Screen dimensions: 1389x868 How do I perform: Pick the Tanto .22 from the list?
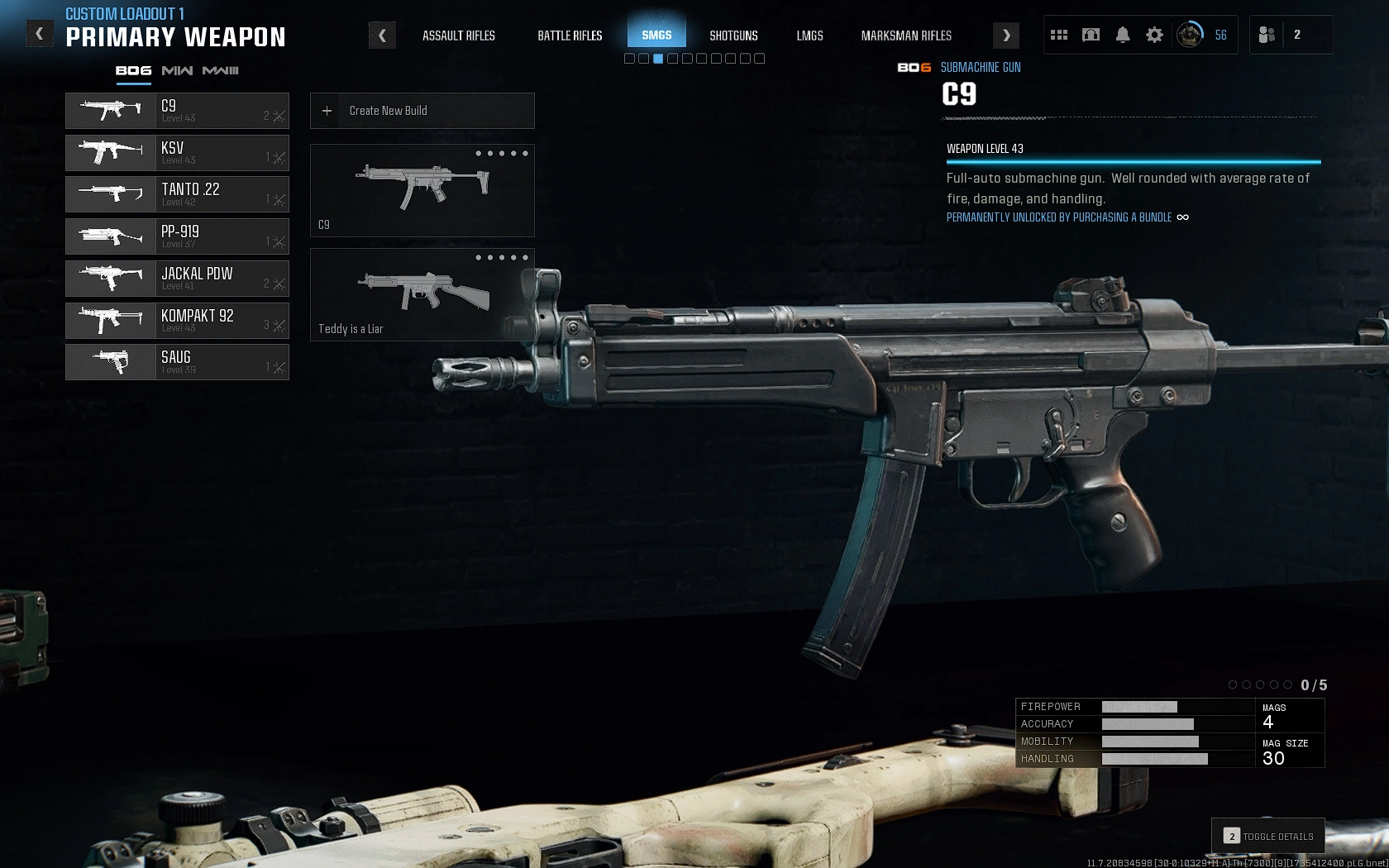point(177,194)
